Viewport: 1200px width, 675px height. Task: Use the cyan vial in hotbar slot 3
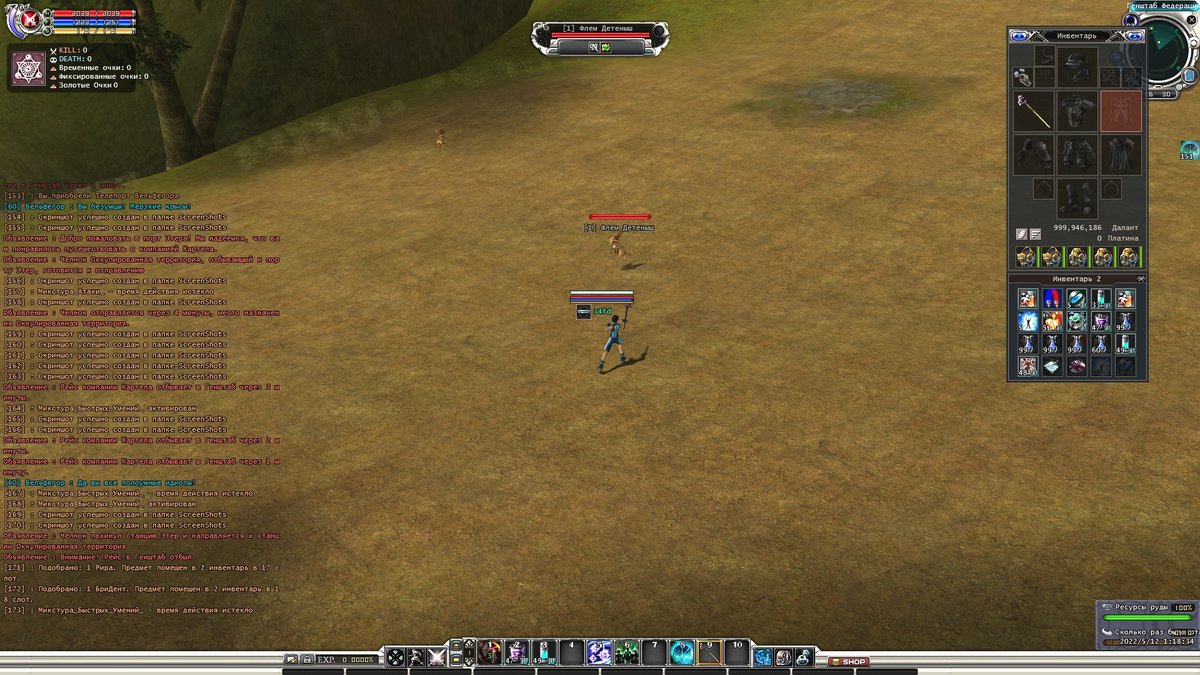[x=544, y=653]
